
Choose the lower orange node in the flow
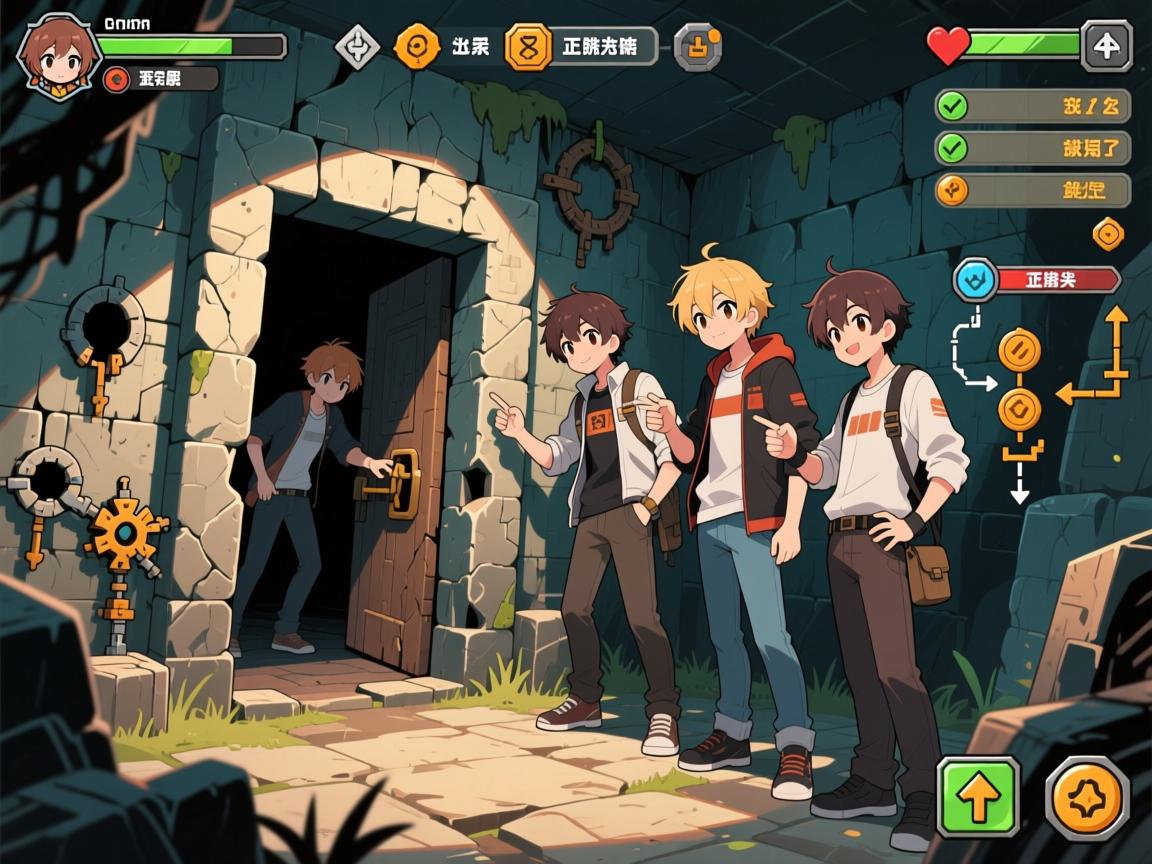[1019, 409]
